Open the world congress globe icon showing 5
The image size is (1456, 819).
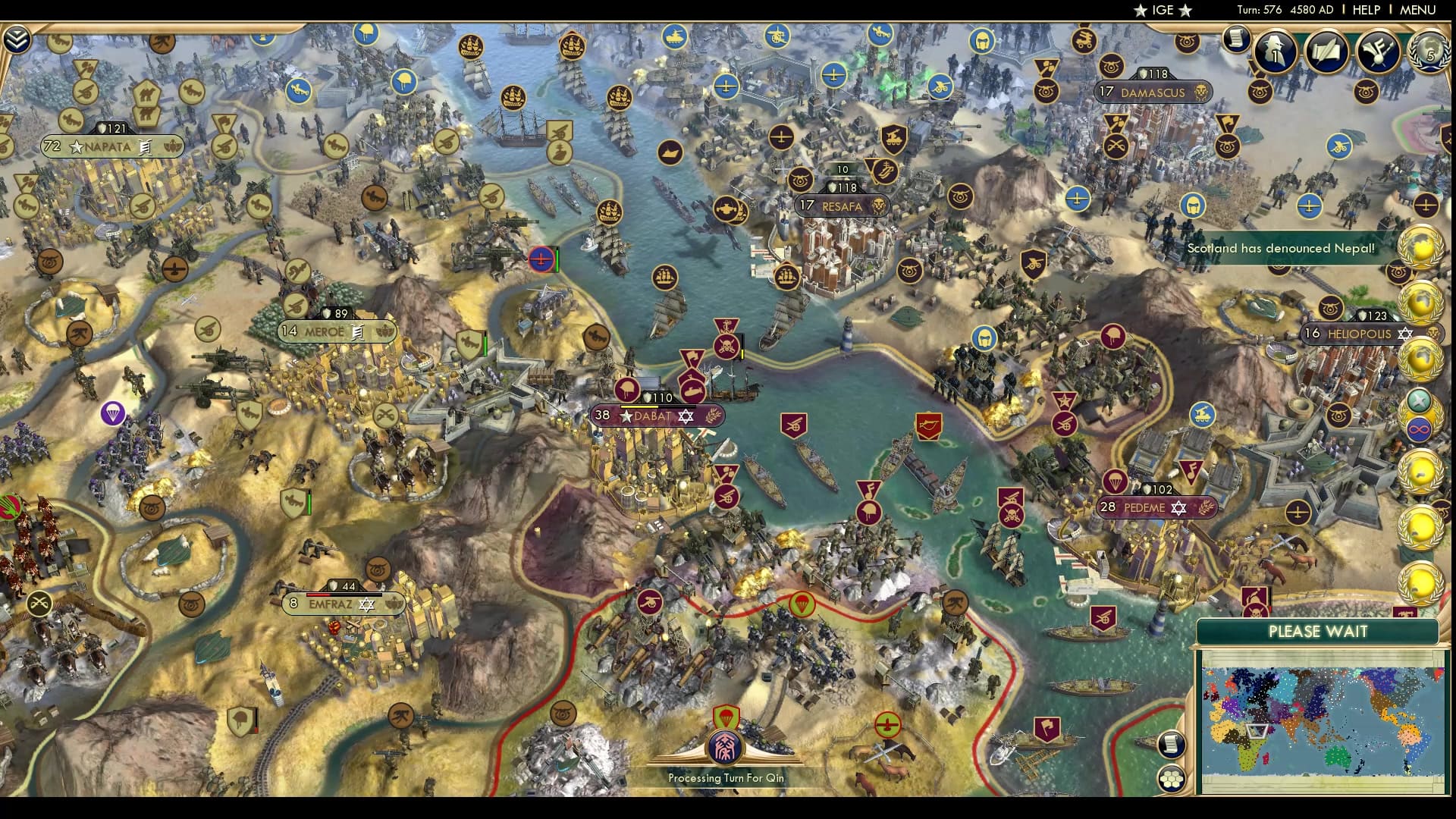pyautogui.click(x=1429, y=52)
